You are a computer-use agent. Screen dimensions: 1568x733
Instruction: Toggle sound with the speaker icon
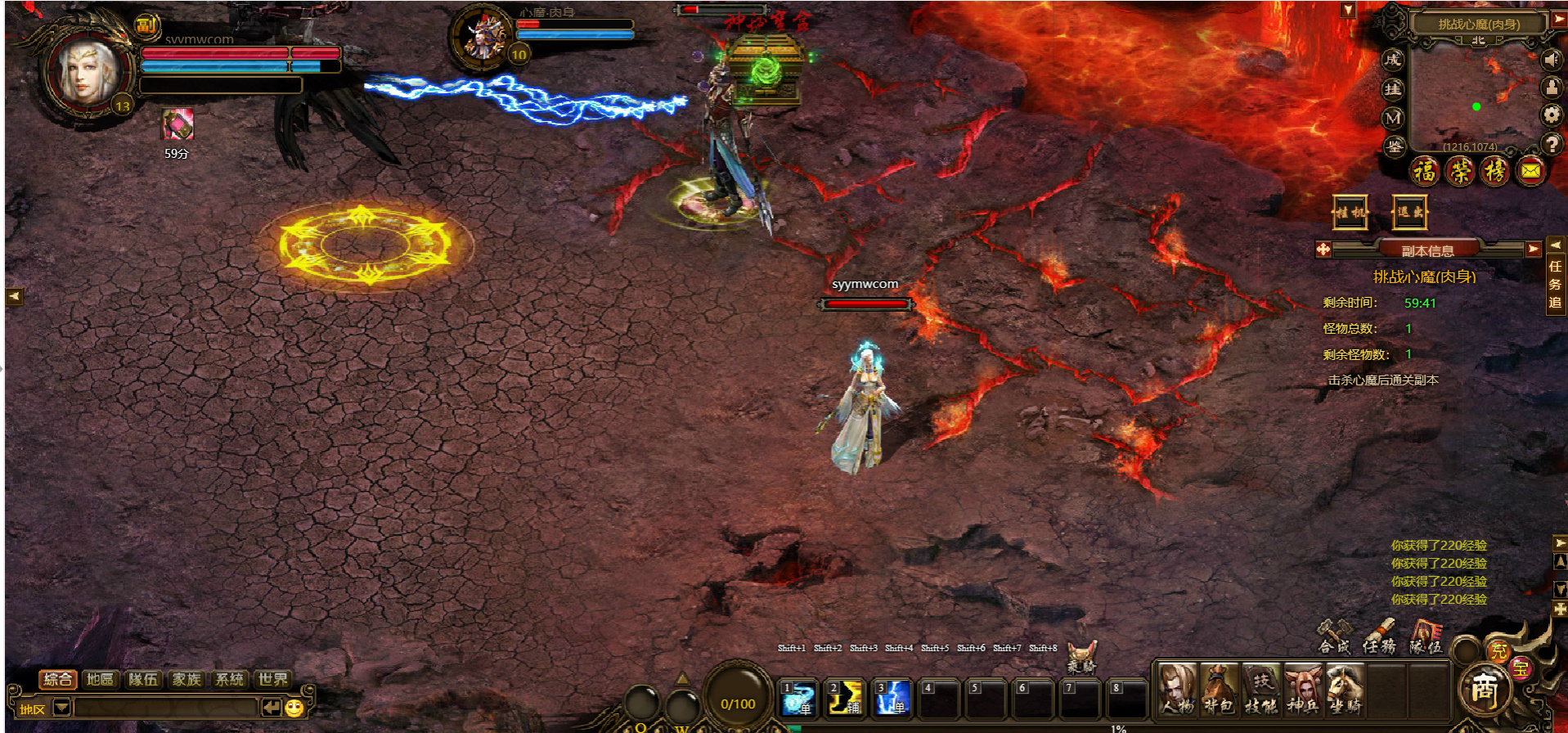(1551, 60)
